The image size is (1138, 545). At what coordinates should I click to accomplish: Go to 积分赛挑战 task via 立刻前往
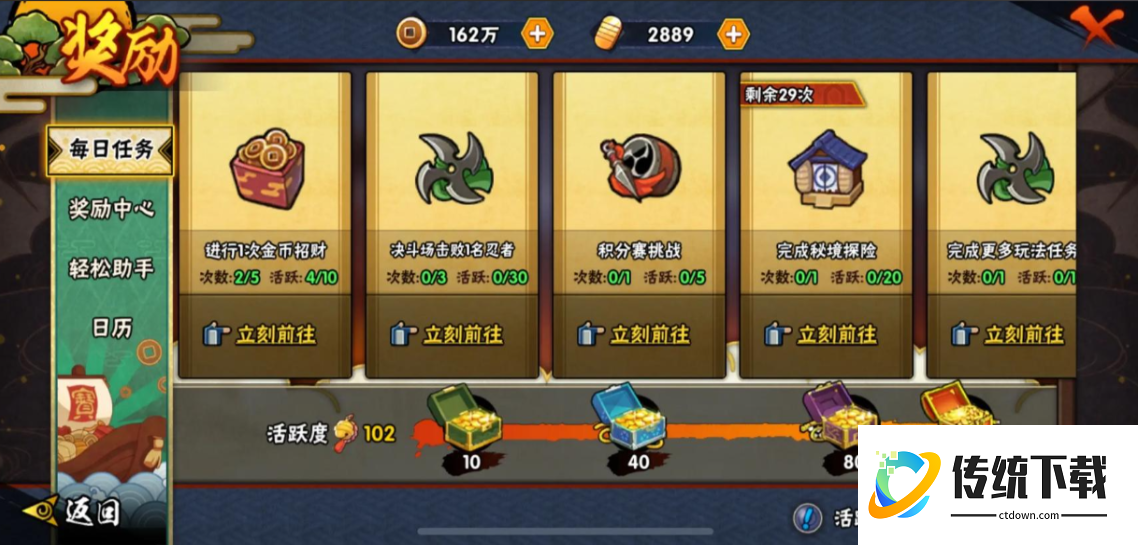pyautogui.click(x=637, y=334)
